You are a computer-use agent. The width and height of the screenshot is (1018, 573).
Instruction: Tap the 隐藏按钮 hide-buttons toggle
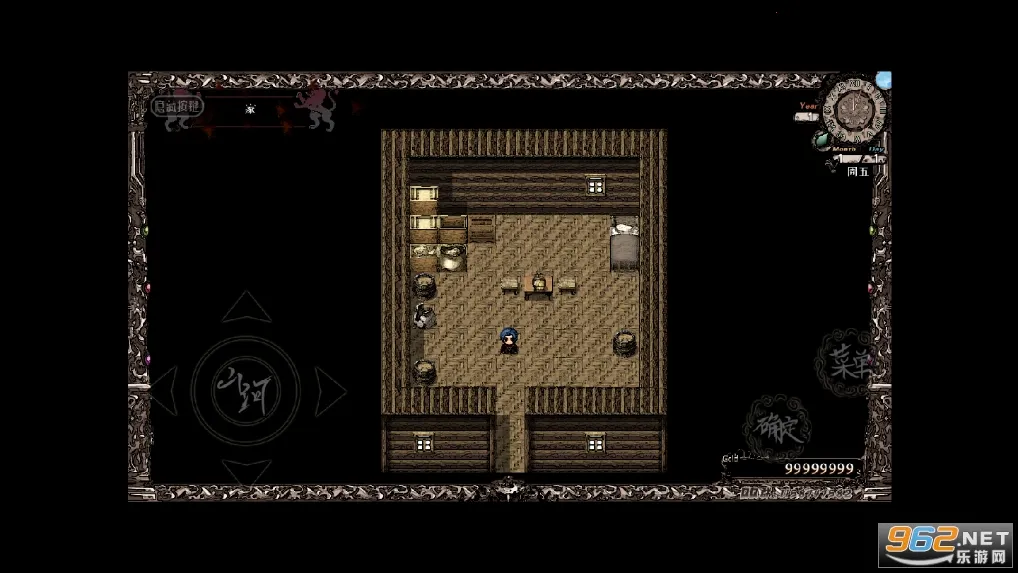click(176, 105)
